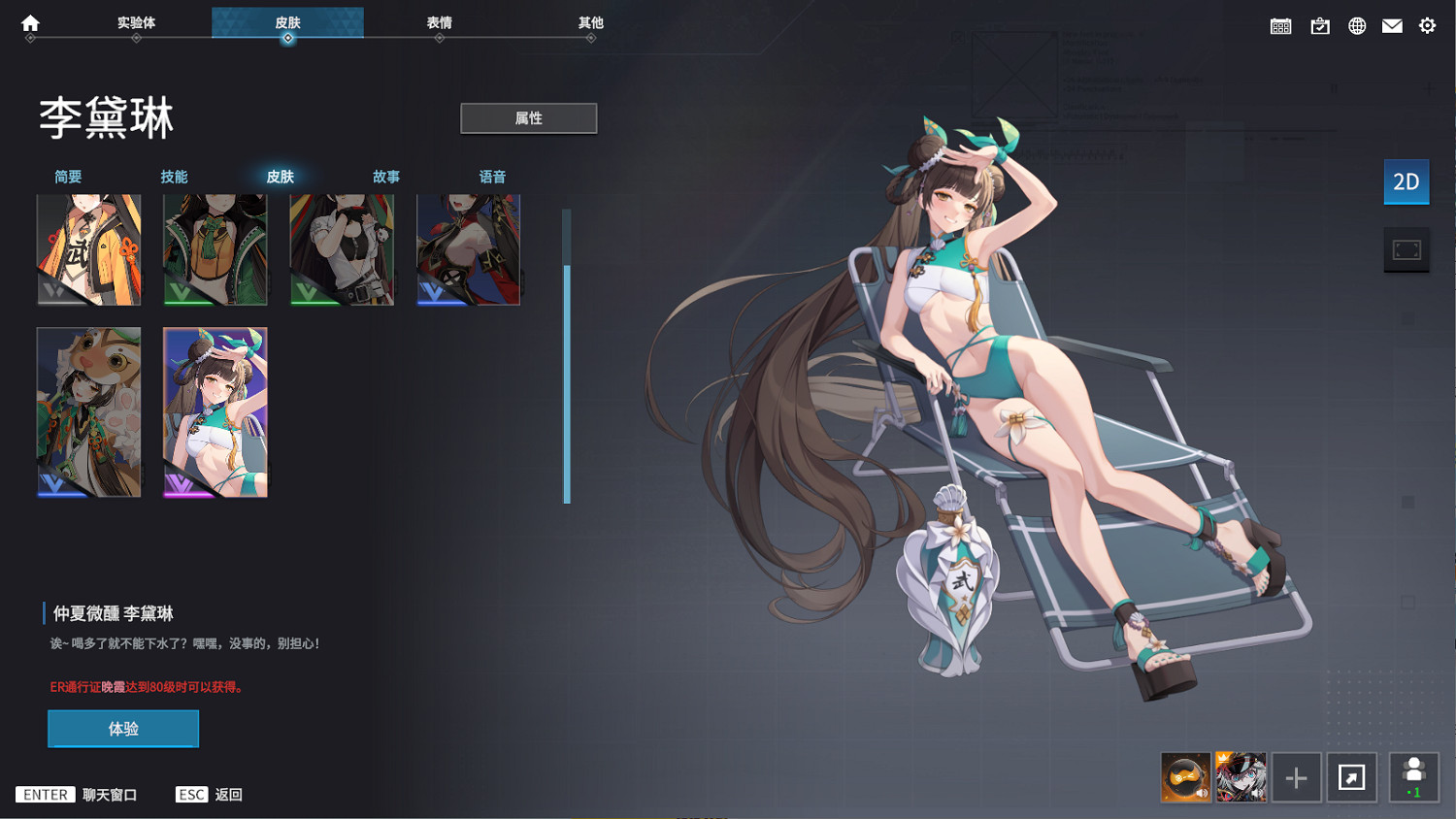This screenshot has width=1456, height=819.
Task: Click the camera frame icon below 2D
Action: coord(1406,249)
